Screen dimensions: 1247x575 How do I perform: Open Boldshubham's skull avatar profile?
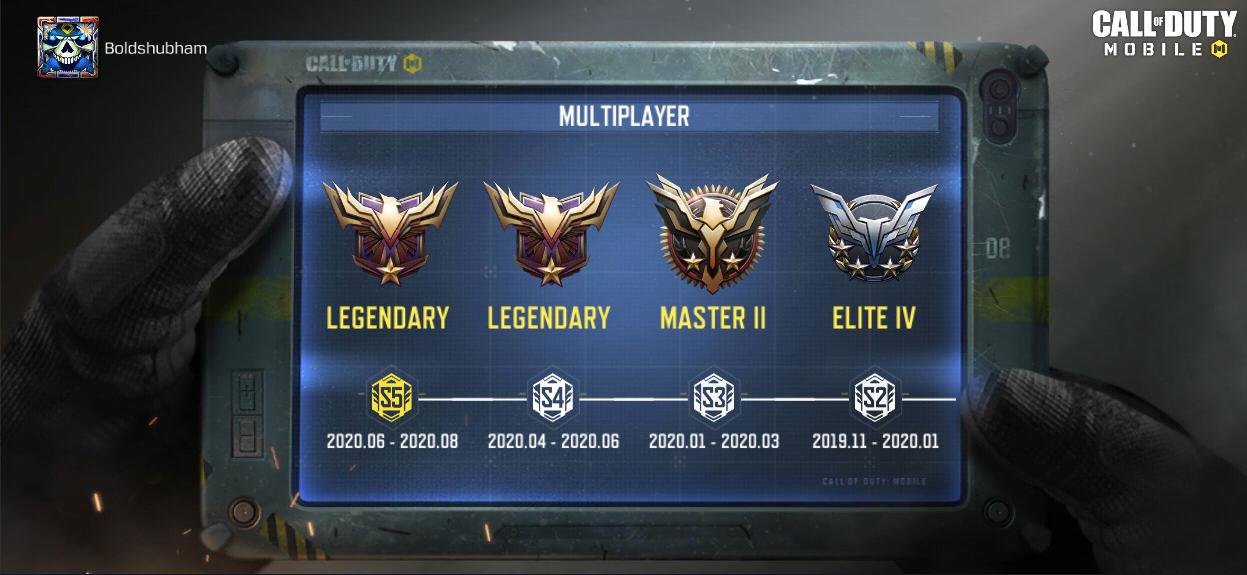coord(67,47)
